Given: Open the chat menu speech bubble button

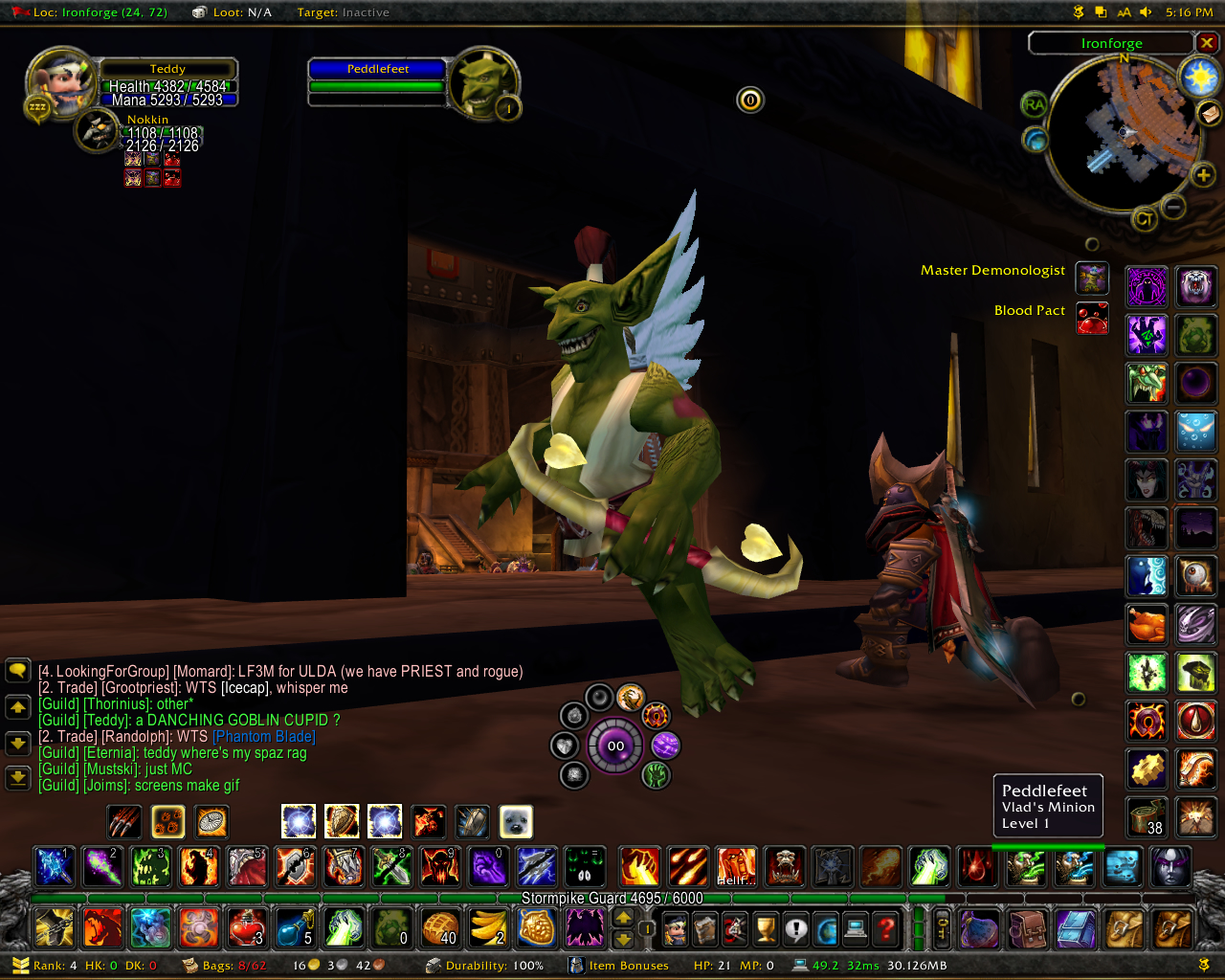Looking at the screenshot, I should 18,671.
